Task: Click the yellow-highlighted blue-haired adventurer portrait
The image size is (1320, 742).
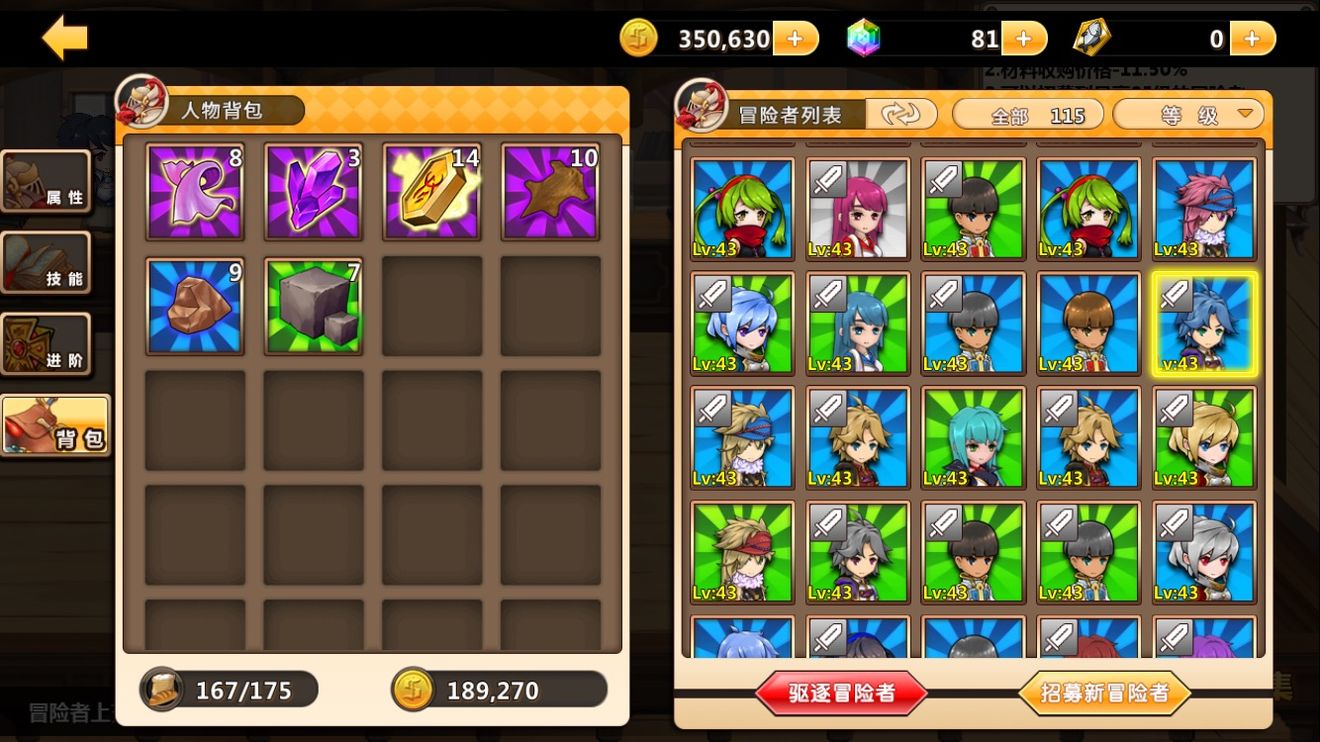Action: point(1204,322)
